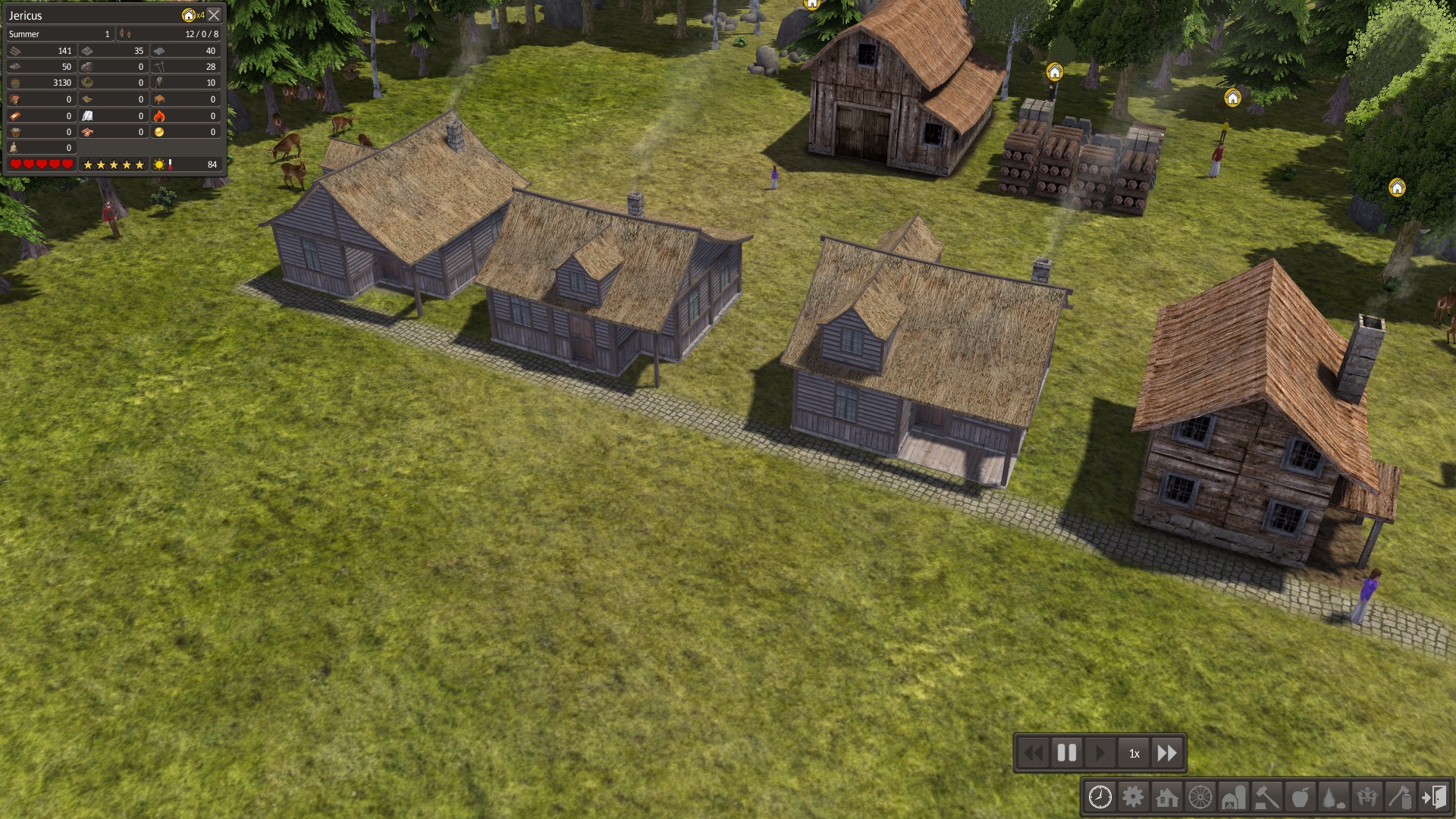This screenshot has height=819, width=1456.
Task: Click the yellow homeless house icon in panel
Action: point(189,15)
